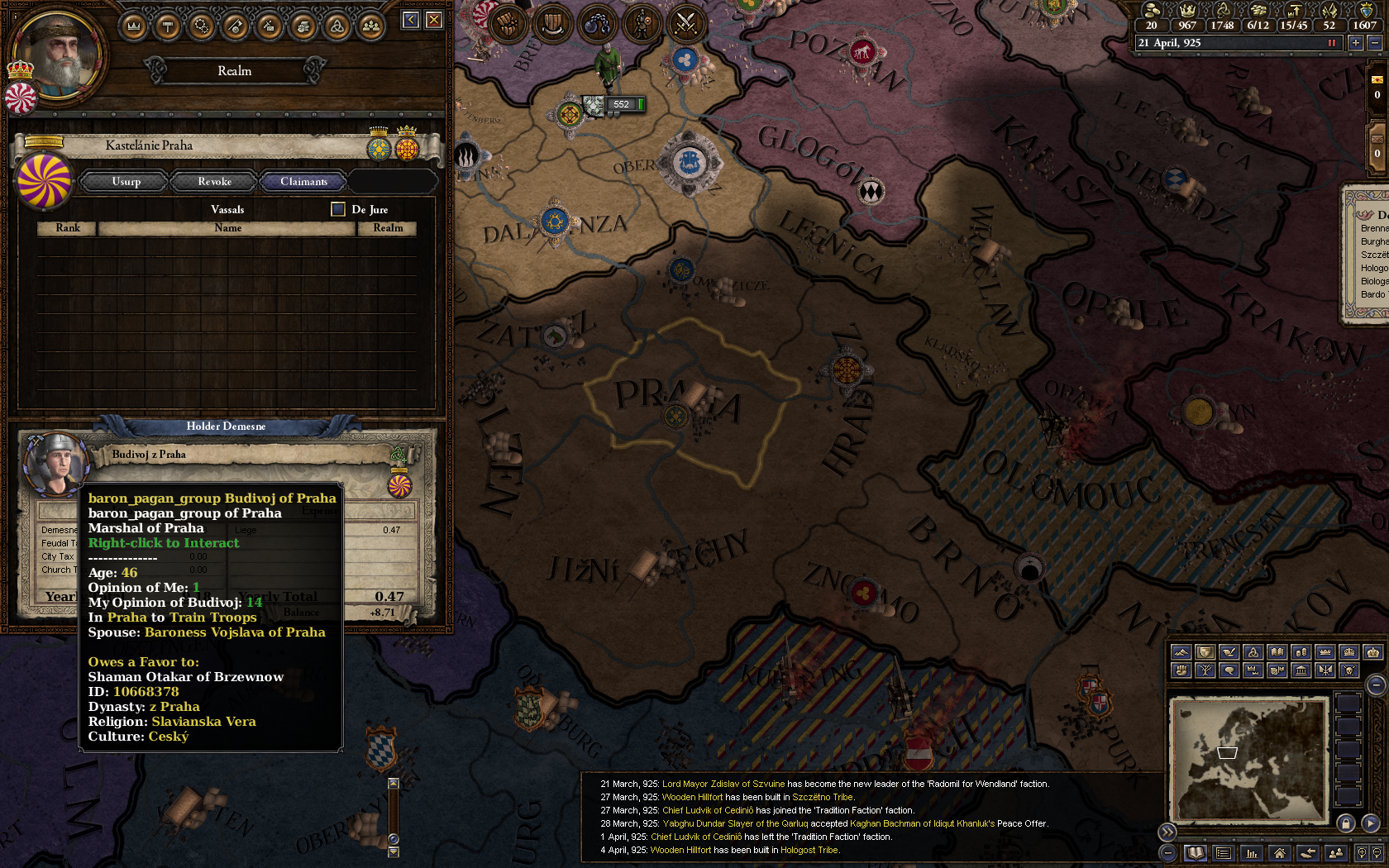Screen dimensions: 1389x868
Task: Open the Laws screen via the crown icon
Action: pos(133,26)
